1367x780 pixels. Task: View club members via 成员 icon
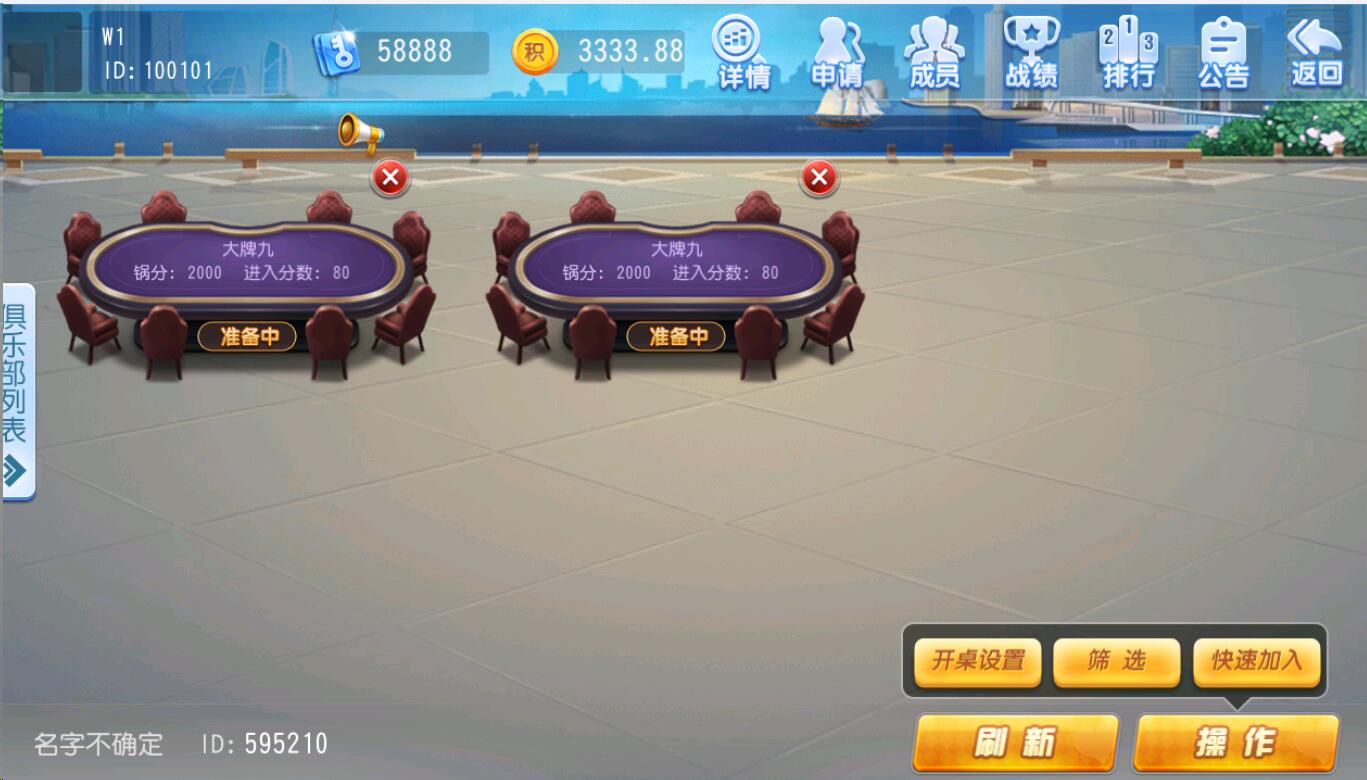pos(935,50)
